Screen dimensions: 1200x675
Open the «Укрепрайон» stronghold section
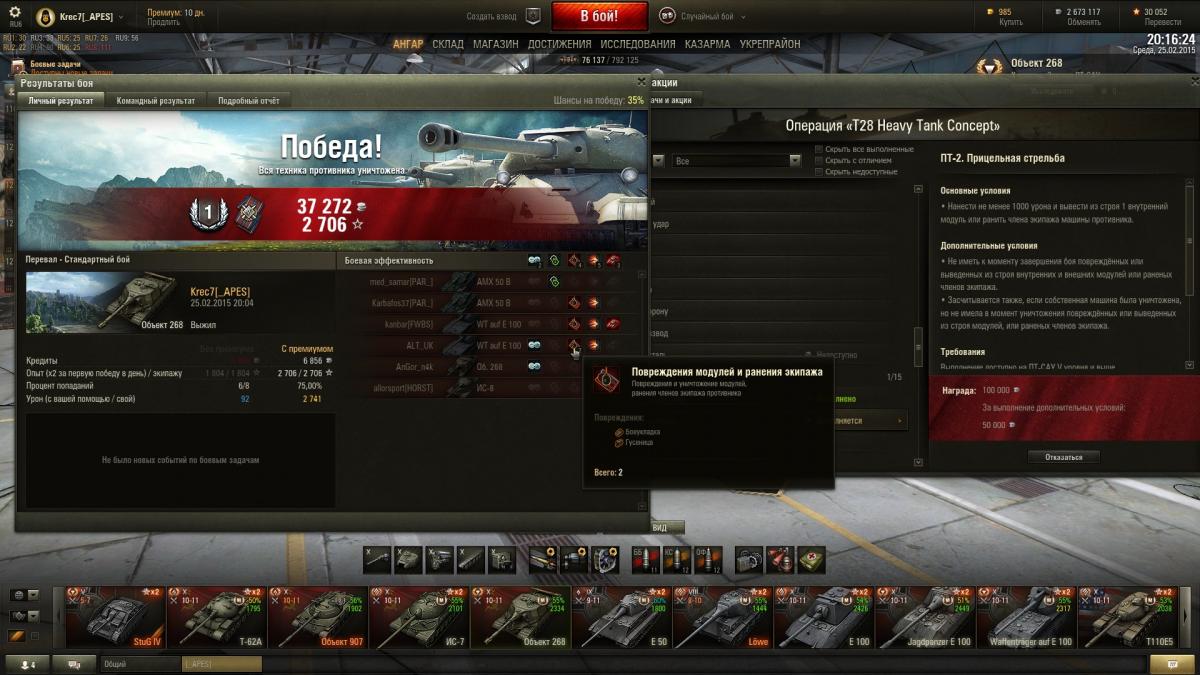[770, 44]
